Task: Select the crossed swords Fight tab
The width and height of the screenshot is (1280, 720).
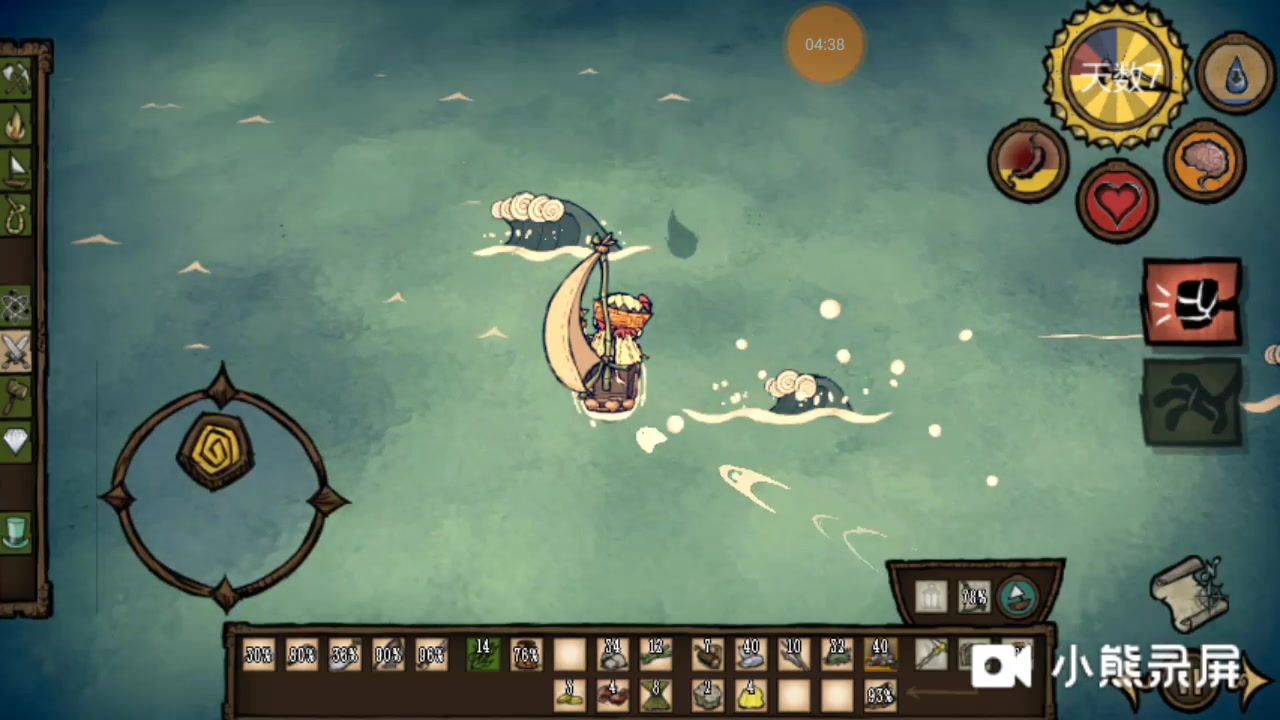Action: pyautogui.click(x=17, y=350)
